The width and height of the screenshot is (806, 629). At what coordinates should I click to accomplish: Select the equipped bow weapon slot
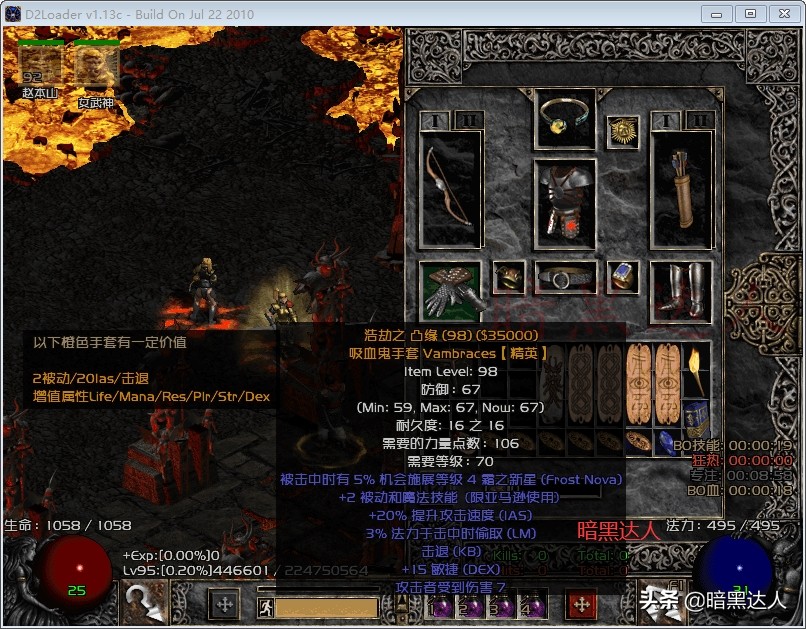coord(450,188)
